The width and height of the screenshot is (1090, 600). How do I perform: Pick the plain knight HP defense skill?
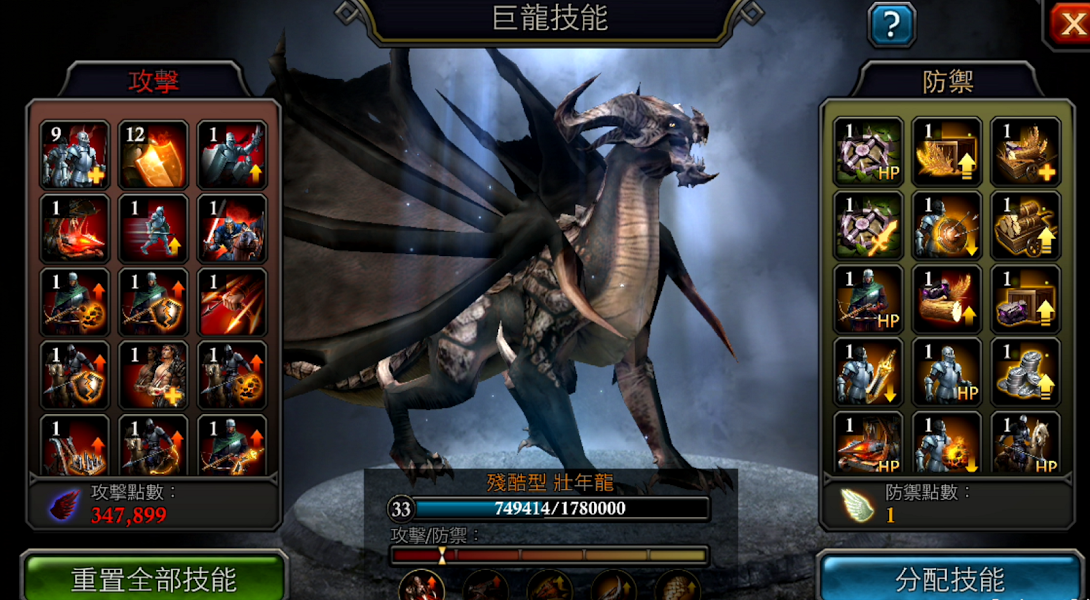(946, 373)
